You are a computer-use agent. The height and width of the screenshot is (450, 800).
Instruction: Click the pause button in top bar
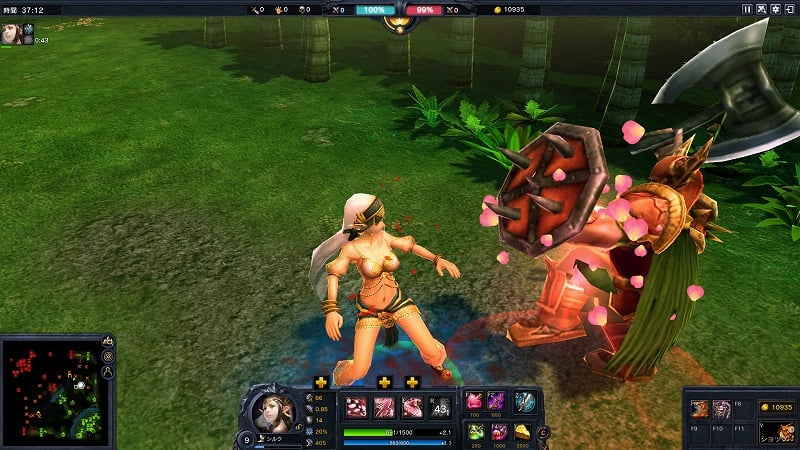coord(746,9)
